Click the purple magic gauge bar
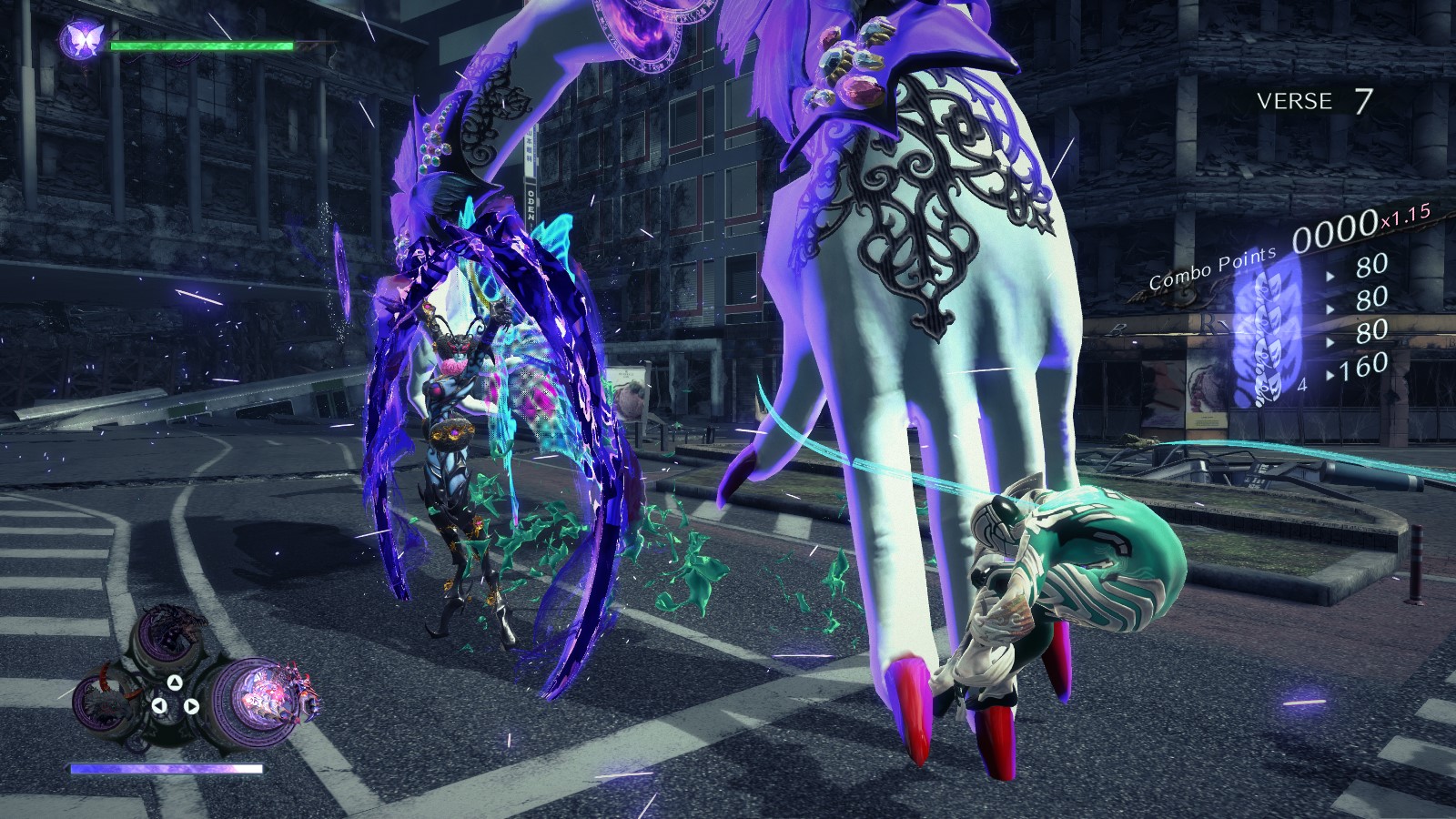 [166, 769]
